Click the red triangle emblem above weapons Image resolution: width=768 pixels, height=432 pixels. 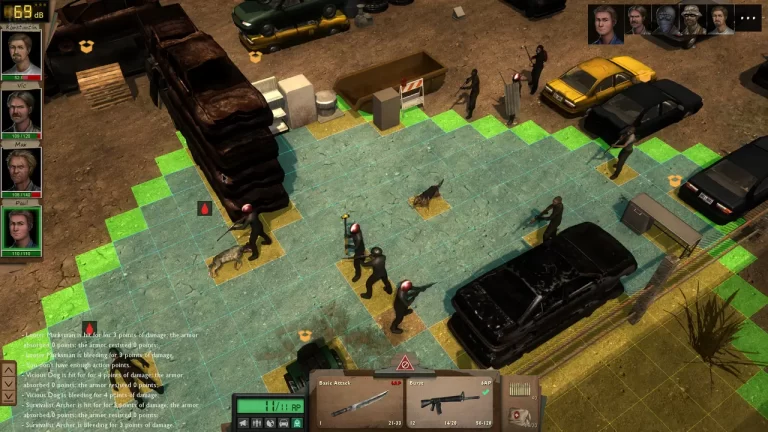tap(406, 363)
